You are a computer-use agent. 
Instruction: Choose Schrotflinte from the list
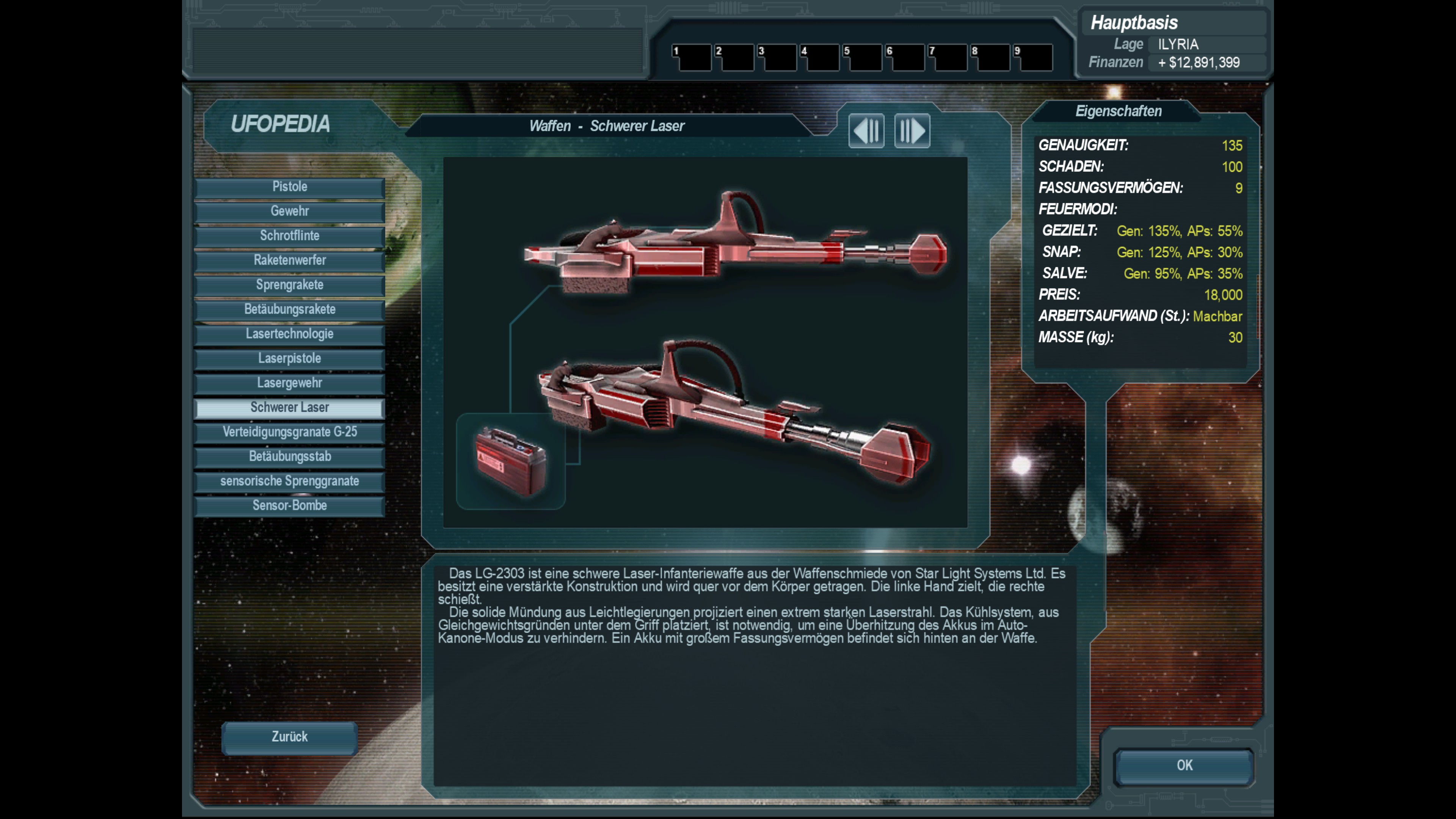(x=289, y=236)
